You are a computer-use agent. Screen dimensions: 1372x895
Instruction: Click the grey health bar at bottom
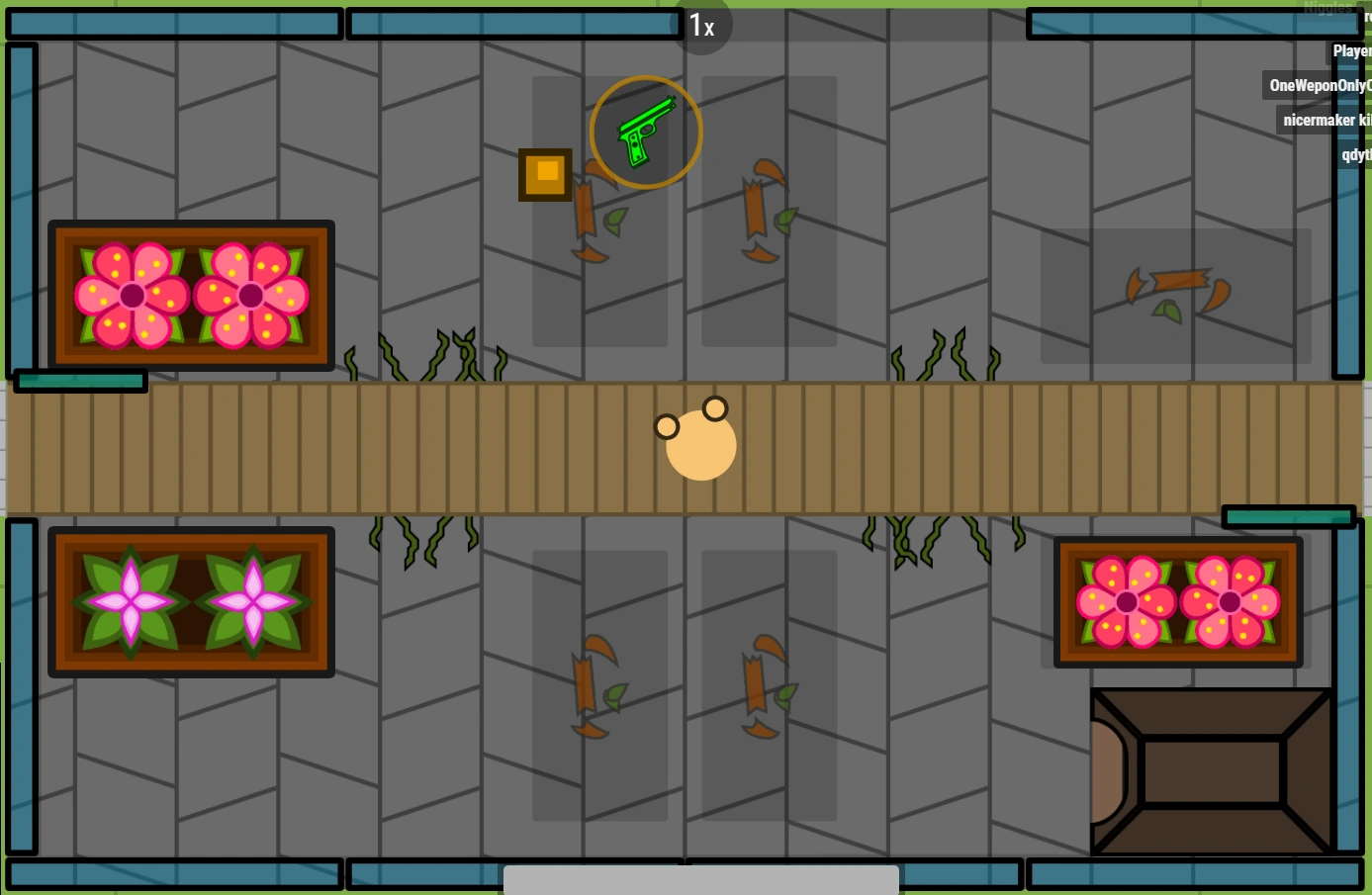(x=701, y=879)
